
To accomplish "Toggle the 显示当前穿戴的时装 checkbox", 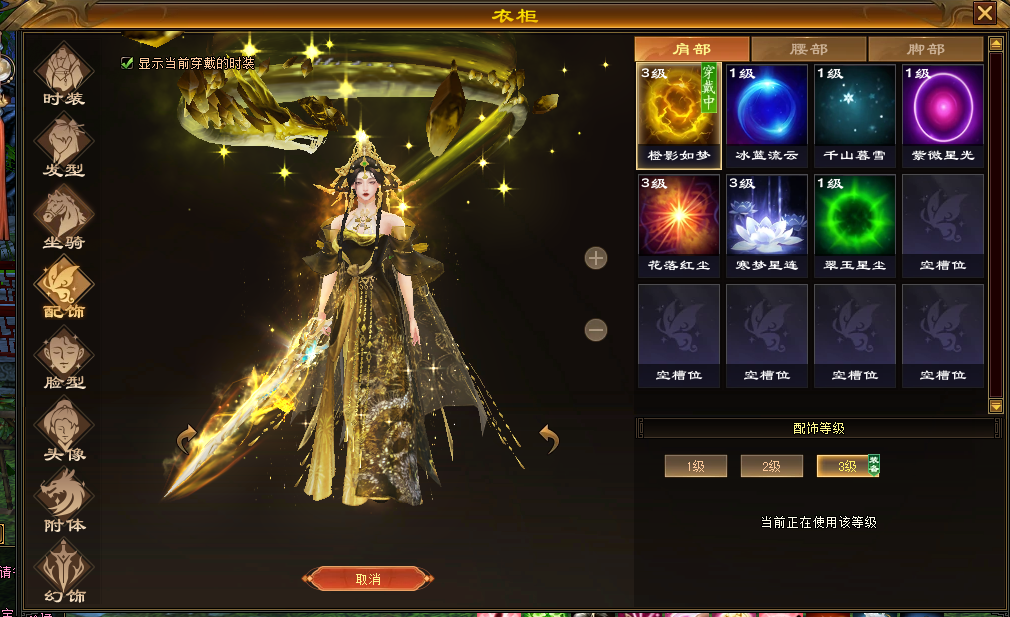I will point(127,63).
